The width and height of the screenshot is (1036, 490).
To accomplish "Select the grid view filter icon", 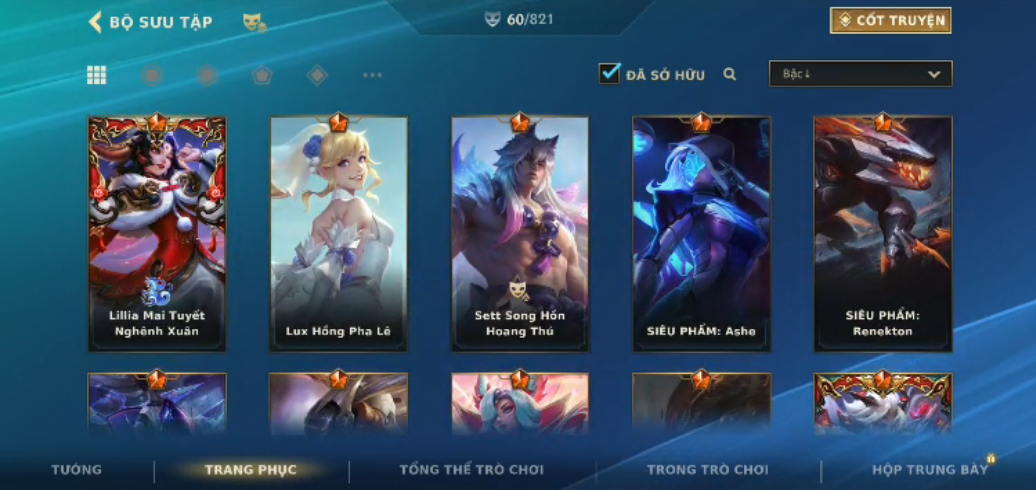I will coord(97,75).
